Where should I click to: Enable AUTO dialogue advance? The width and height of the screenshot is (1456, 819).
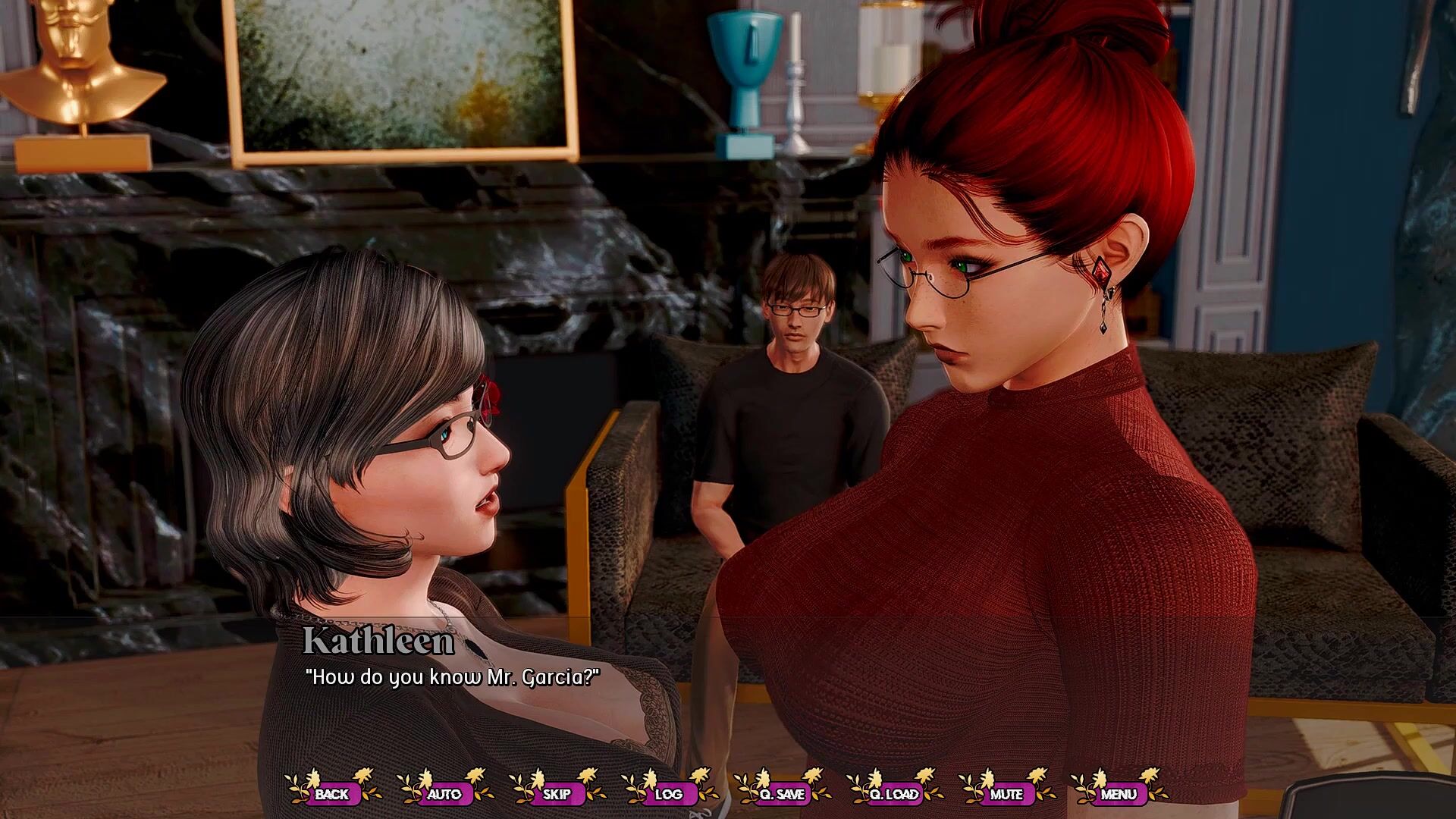point(444,794)
